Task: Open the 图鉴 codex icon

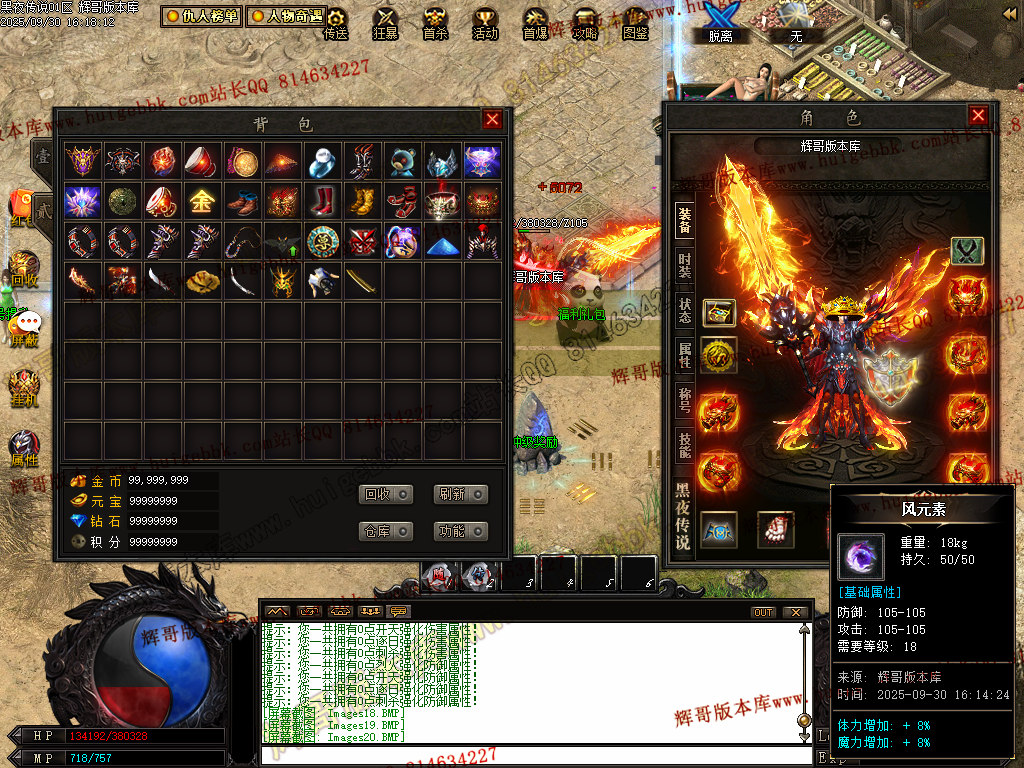Action: (x=635, y=24)
